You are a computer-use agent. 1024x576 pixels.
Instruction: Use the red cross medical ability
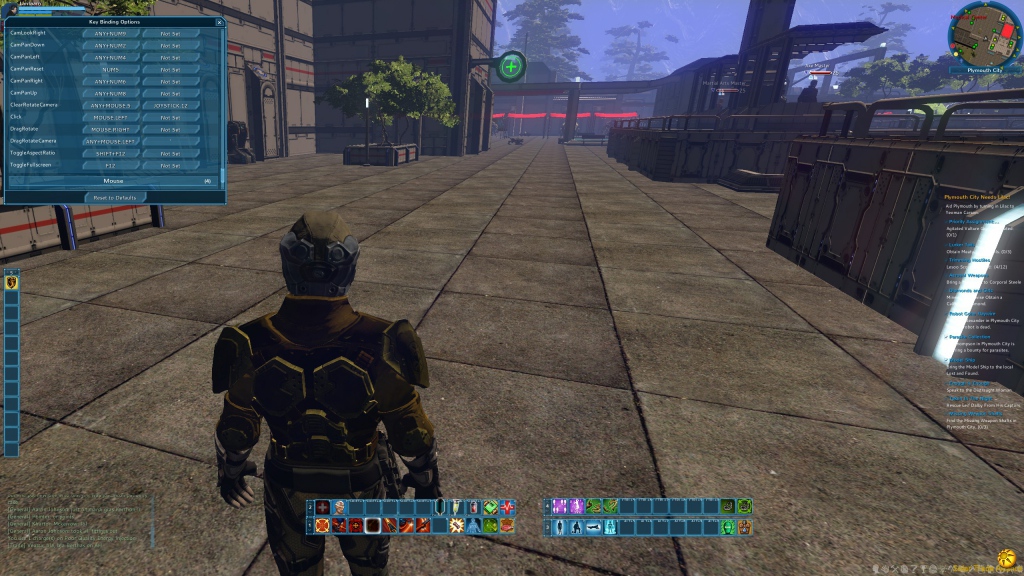pyautogui.click(x=323, y=507)
